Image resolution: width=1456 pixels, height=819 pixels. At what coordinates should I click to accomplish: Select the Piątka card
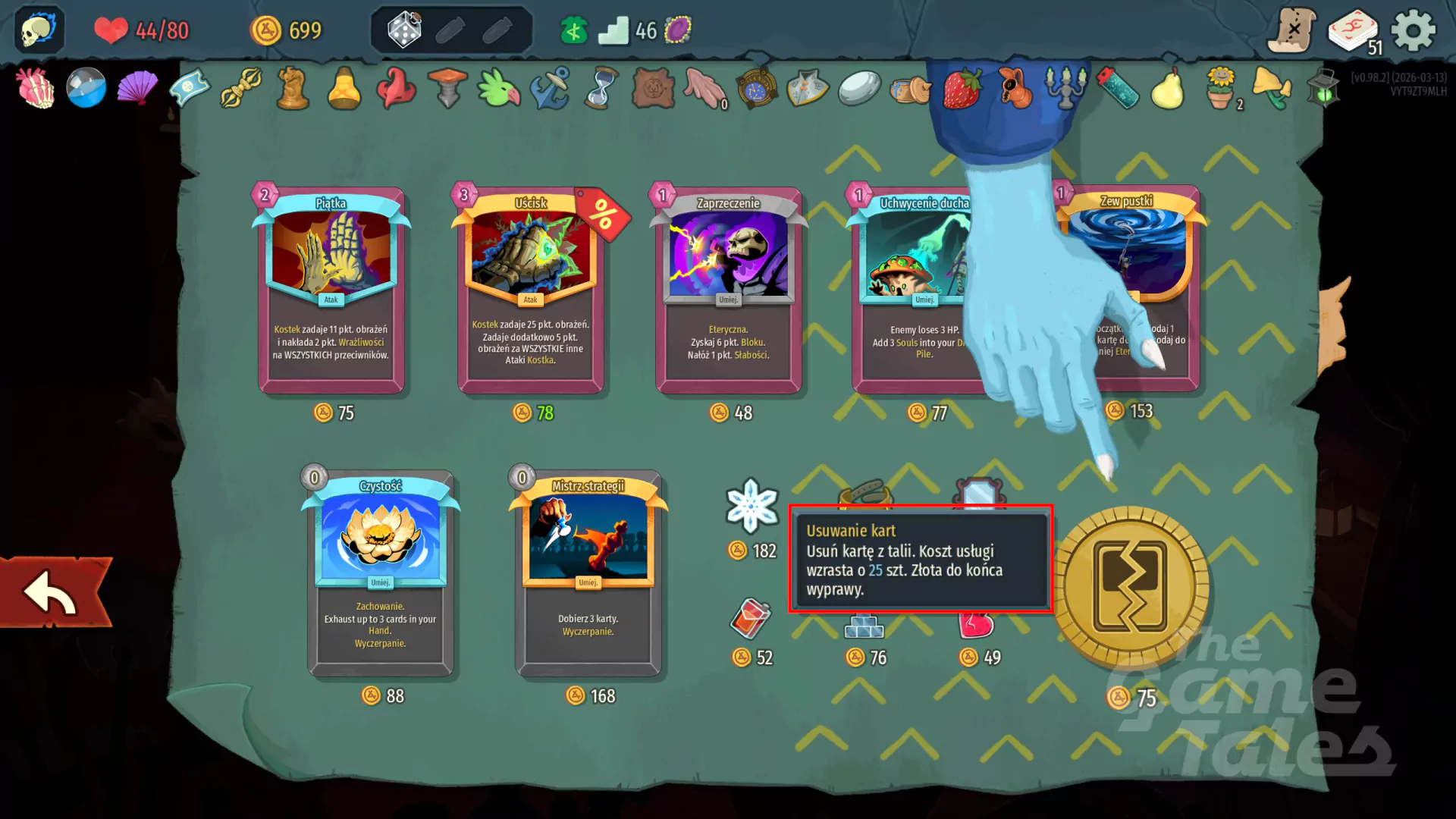(331, 288)
